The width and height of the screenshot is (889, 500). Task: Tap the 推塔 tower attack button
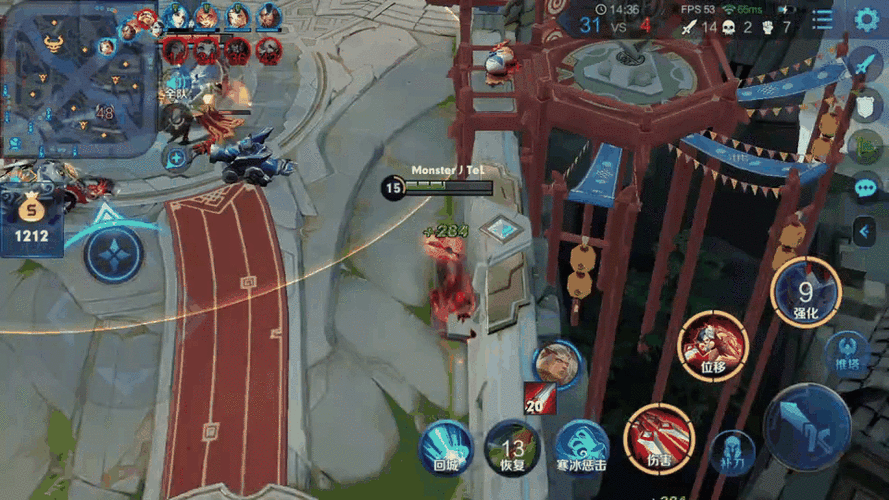(846, 355)
